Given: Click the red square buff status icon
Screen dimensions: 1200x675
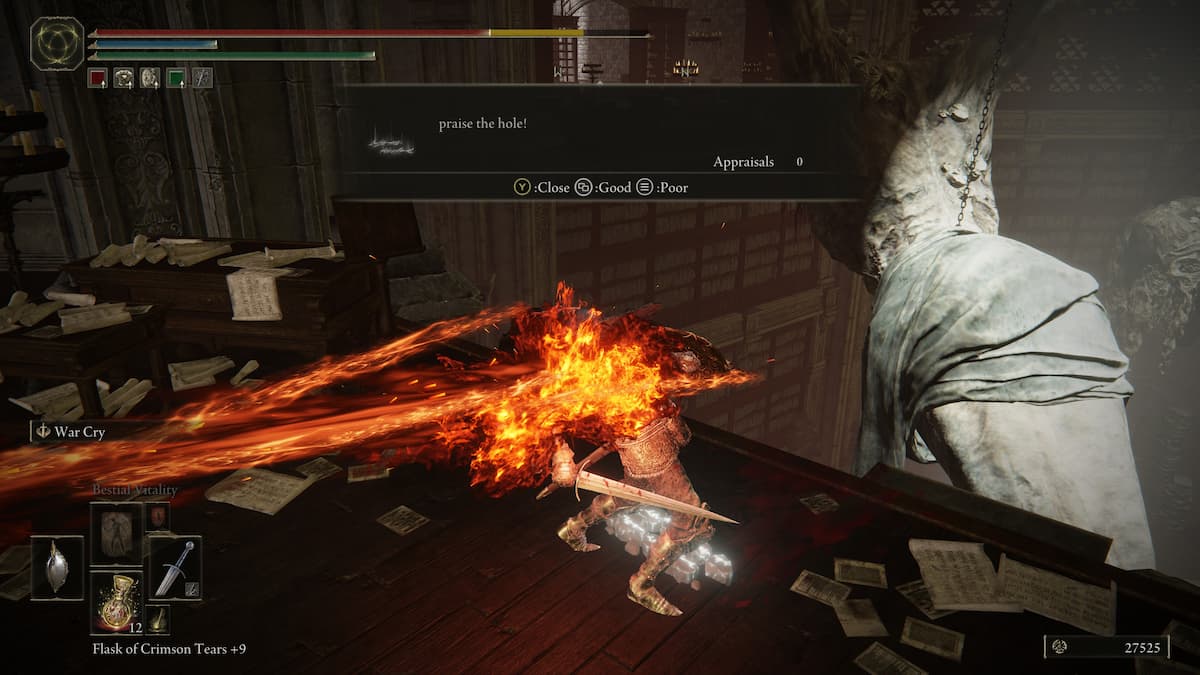Looking at the screenshot, I should [97, 77].
